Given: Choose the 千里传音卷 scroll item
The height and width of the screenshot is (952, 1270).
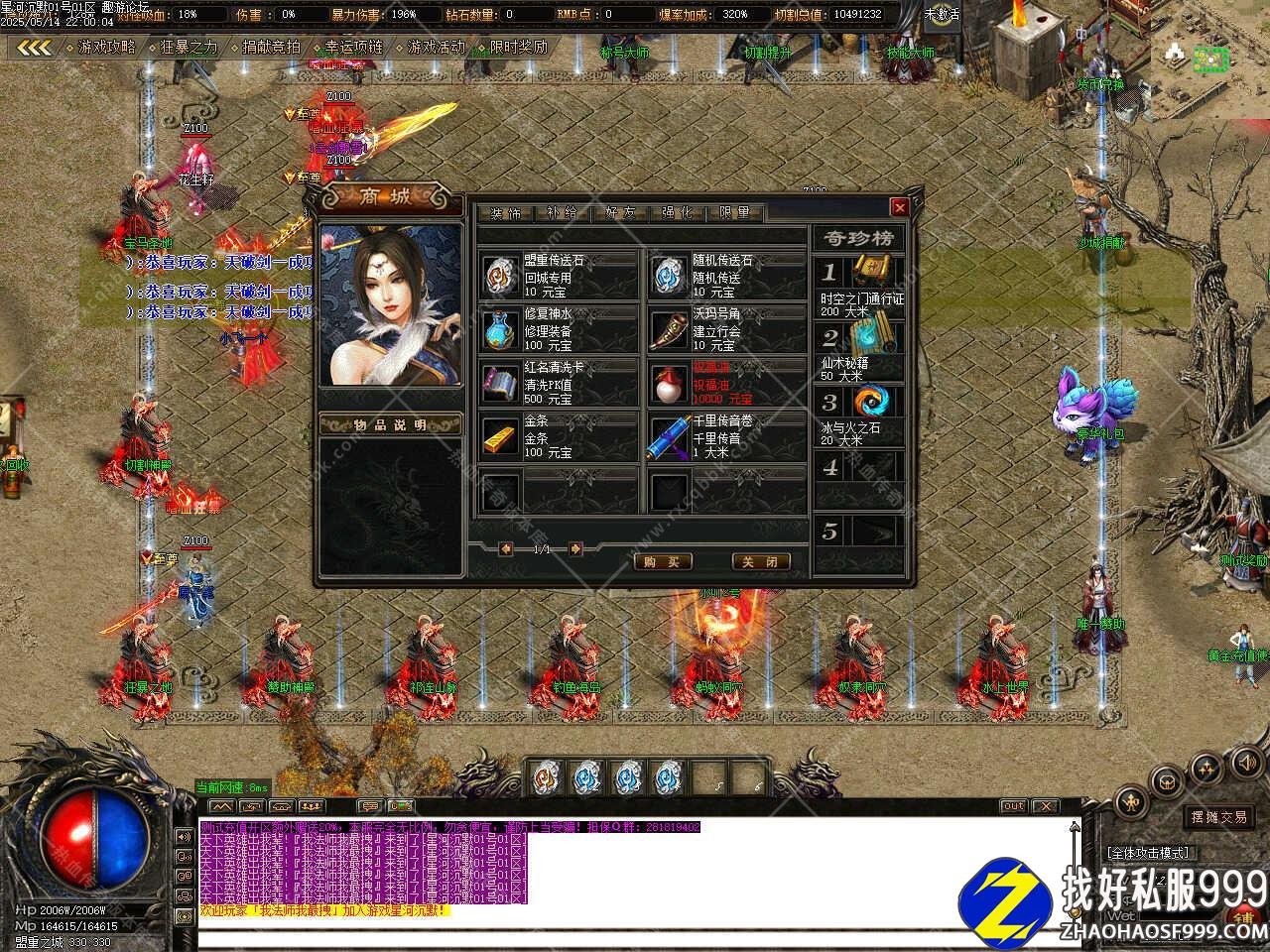Looking at the screenshot, I should point(670,436).
